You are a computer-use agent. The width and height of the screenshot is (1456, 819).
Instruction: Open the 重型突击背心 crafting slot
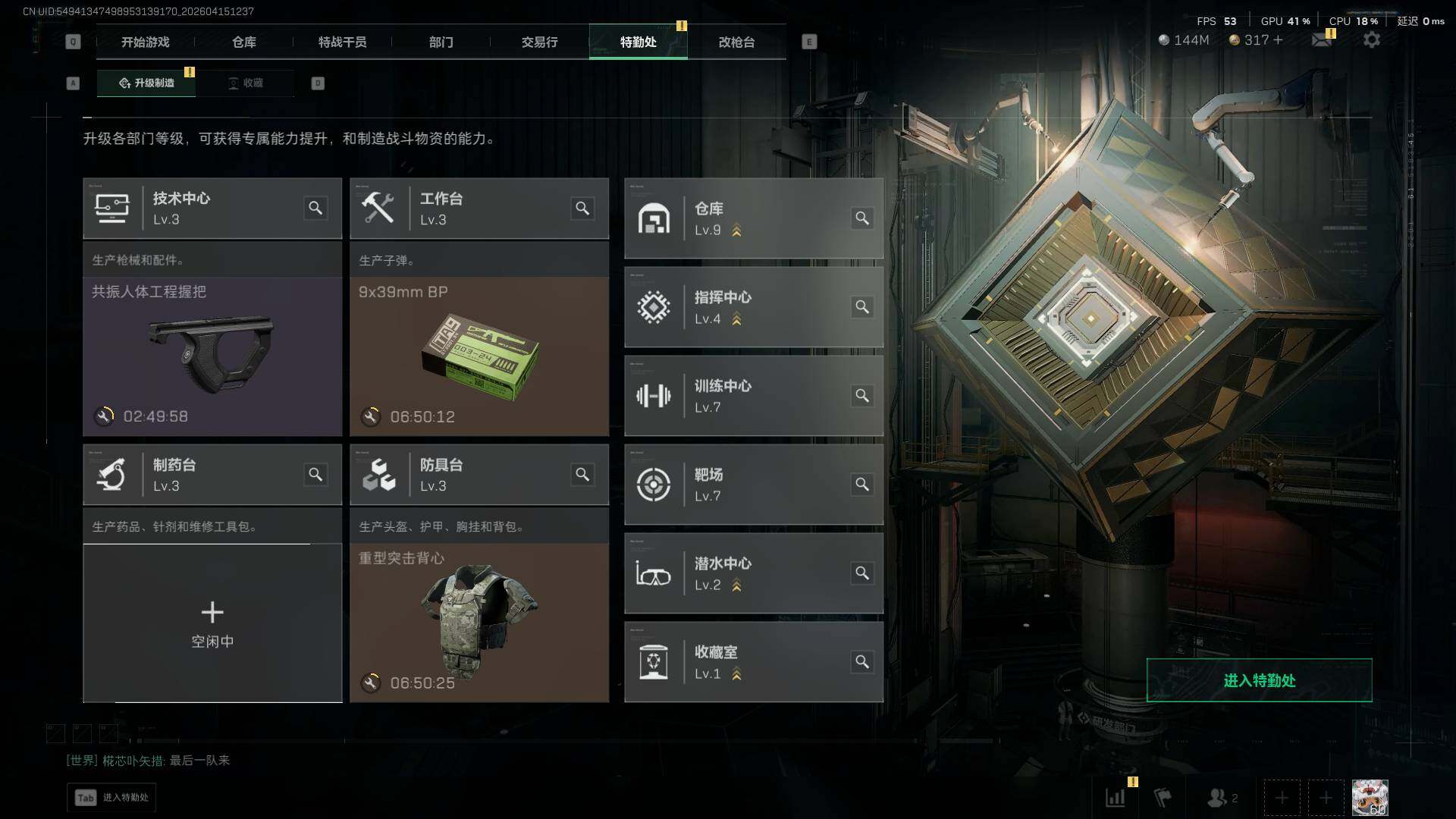[479, 623]
